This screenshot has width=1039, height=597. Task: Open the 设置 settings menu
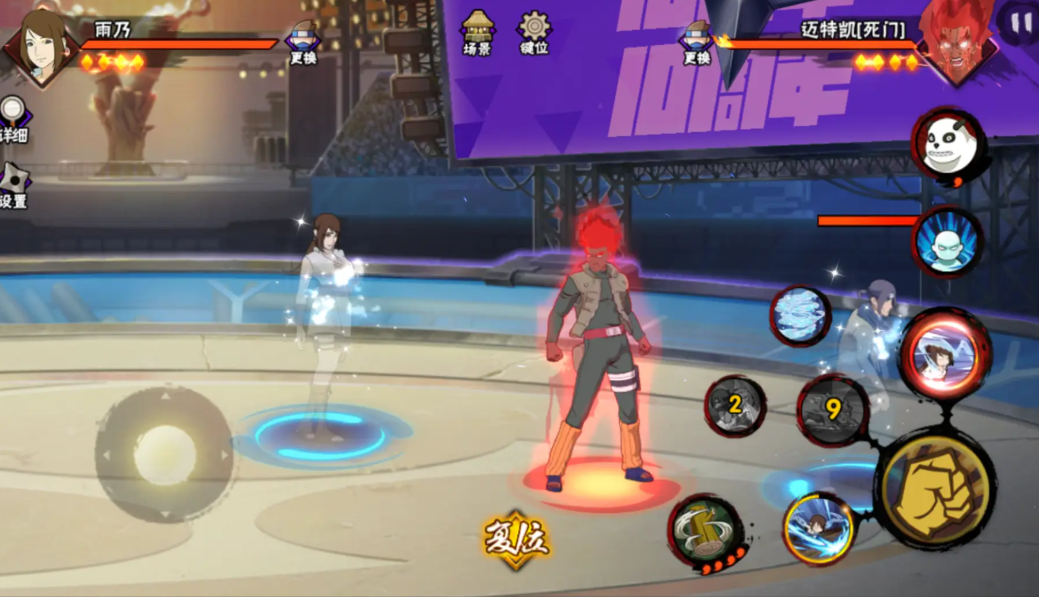(x=14, y=186)
